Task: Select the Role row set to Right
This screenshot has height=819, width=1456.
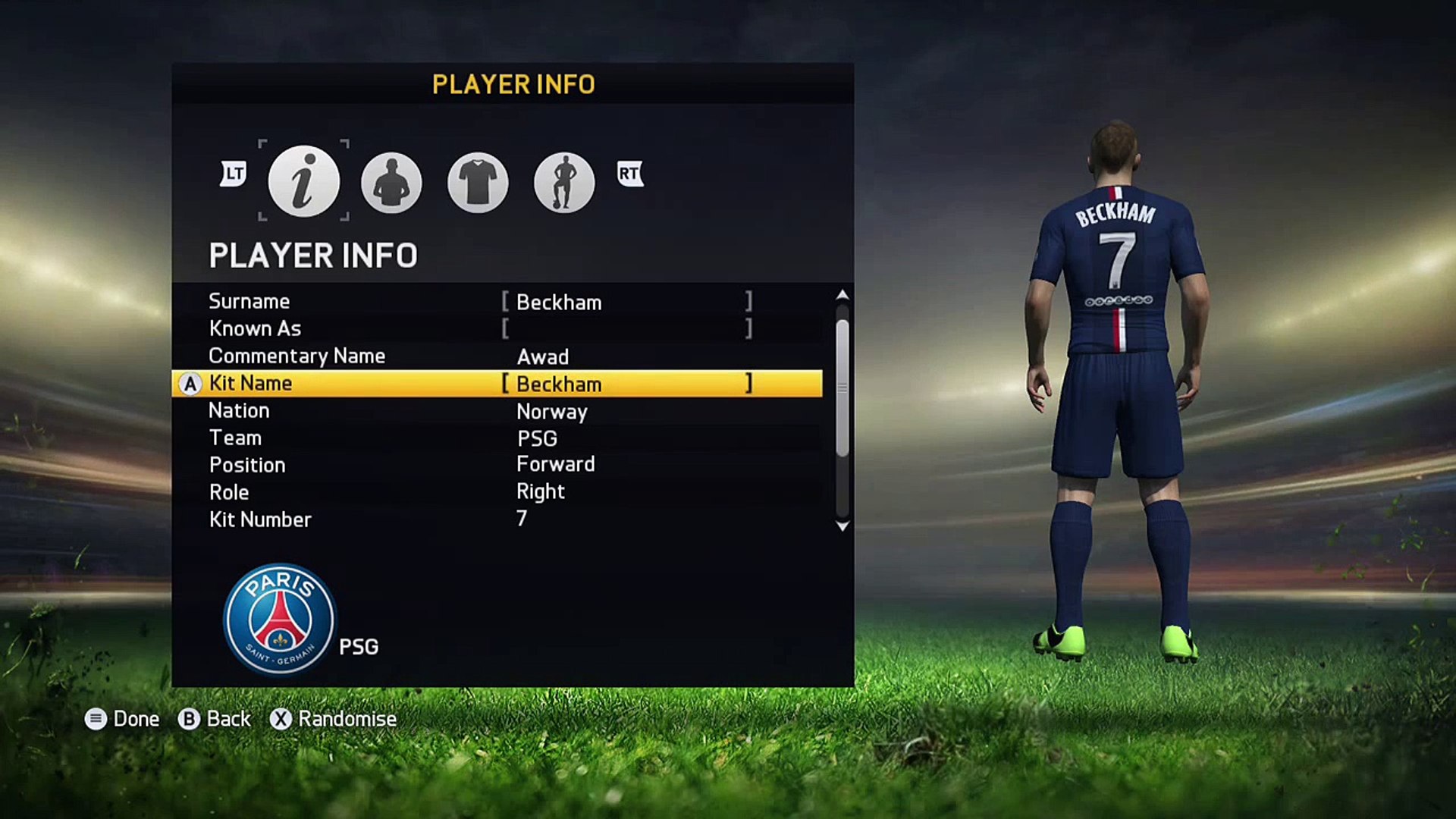Action: (497, 492)
